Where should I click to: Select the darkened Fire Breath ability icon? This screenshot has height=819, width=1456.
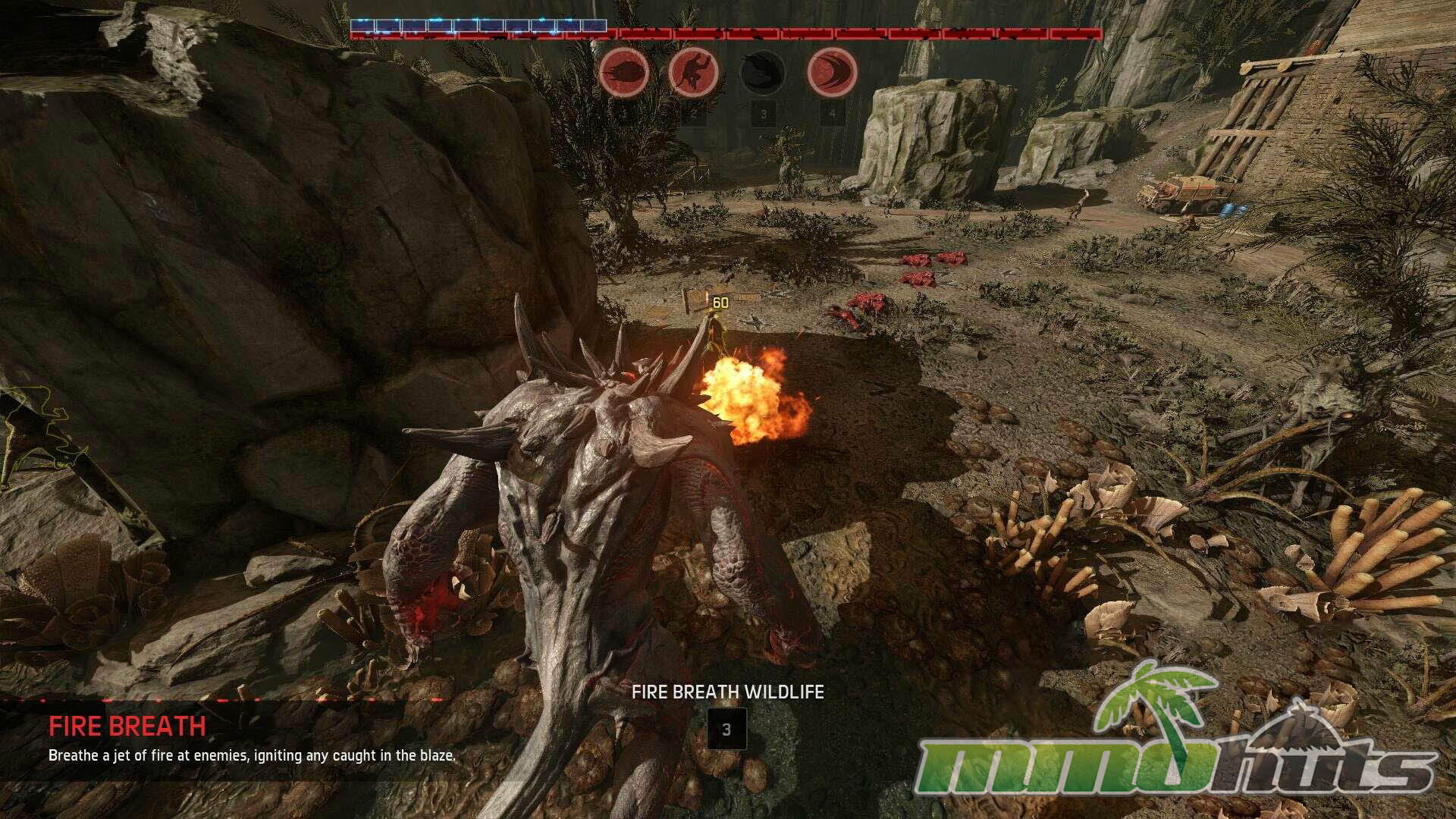pyautogui.click(x=763, y=73)
